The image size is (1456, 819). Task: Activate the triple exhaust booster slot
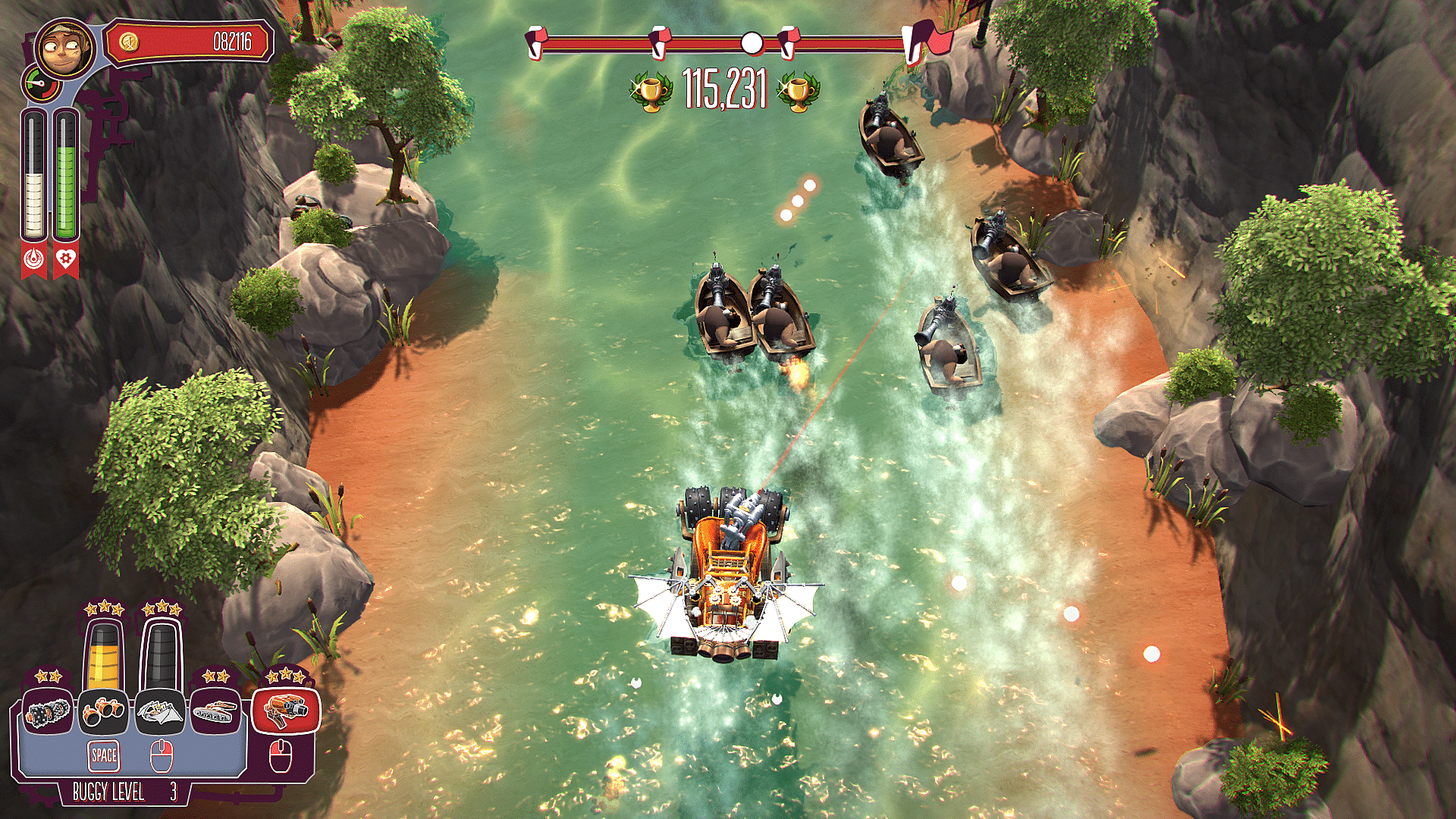[103, 711]
